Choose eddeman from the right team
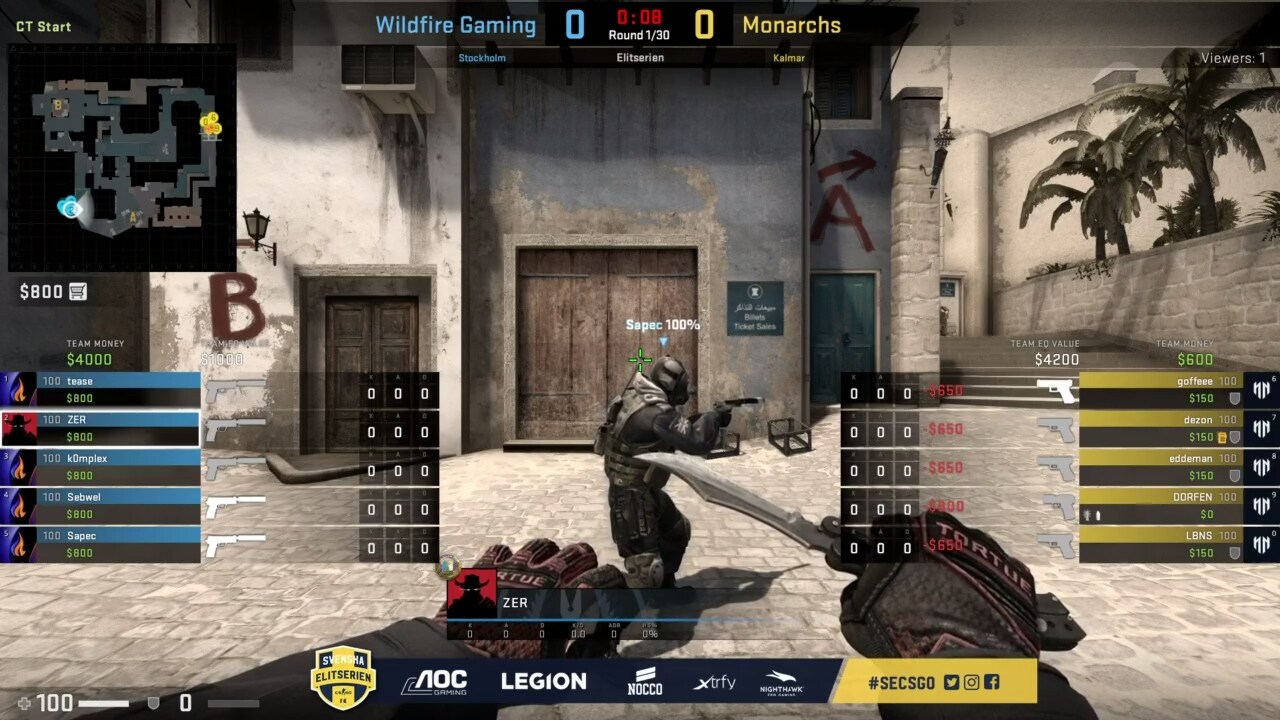This screenshot has height=720, width=1280. coord(1160,466)
